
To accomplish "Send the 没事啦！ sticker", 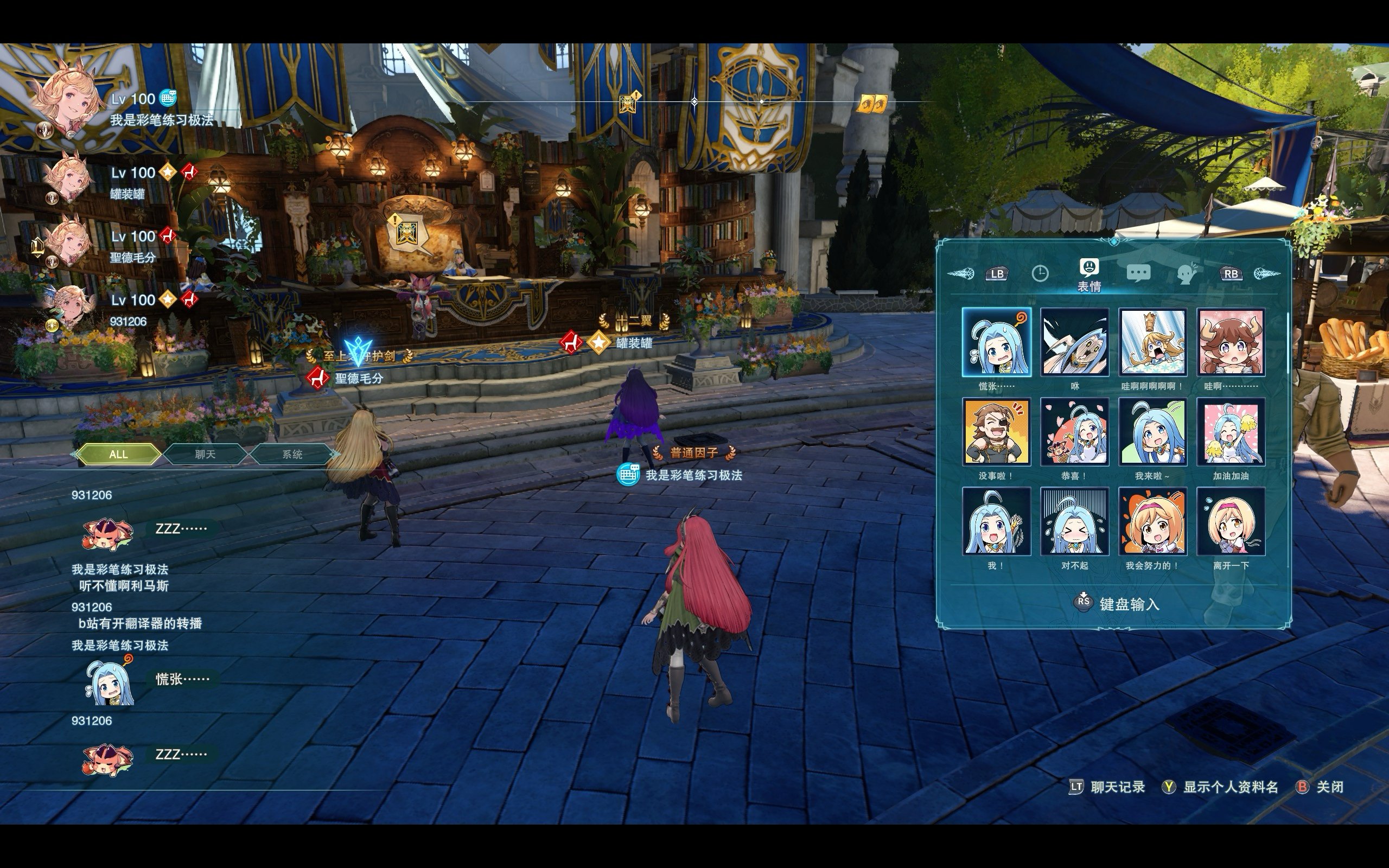I will click(x=996, y=432).
